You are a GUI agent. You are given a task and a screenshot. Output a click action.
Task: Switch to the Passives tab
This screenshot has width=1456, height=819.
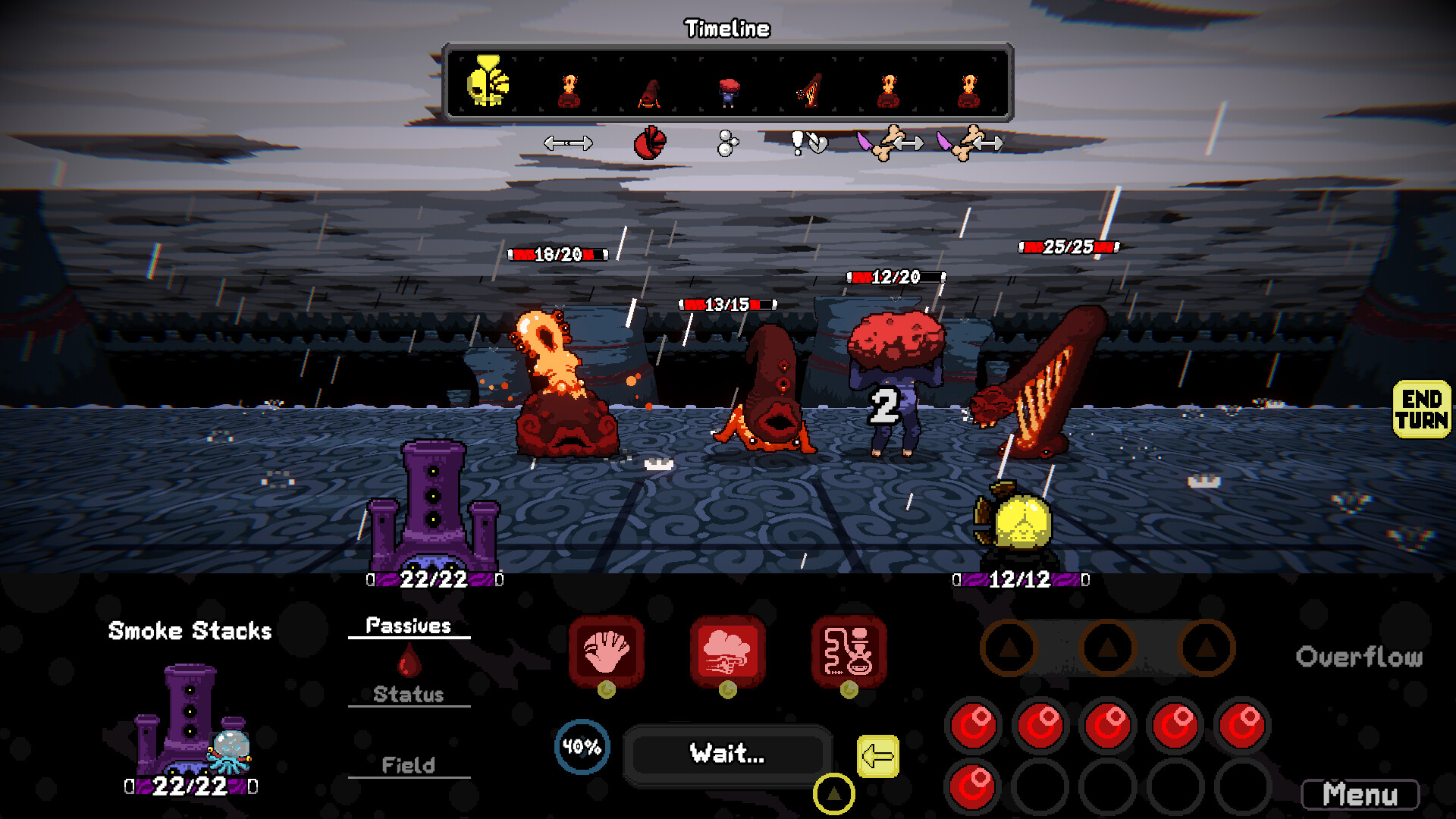coord(409,626)
